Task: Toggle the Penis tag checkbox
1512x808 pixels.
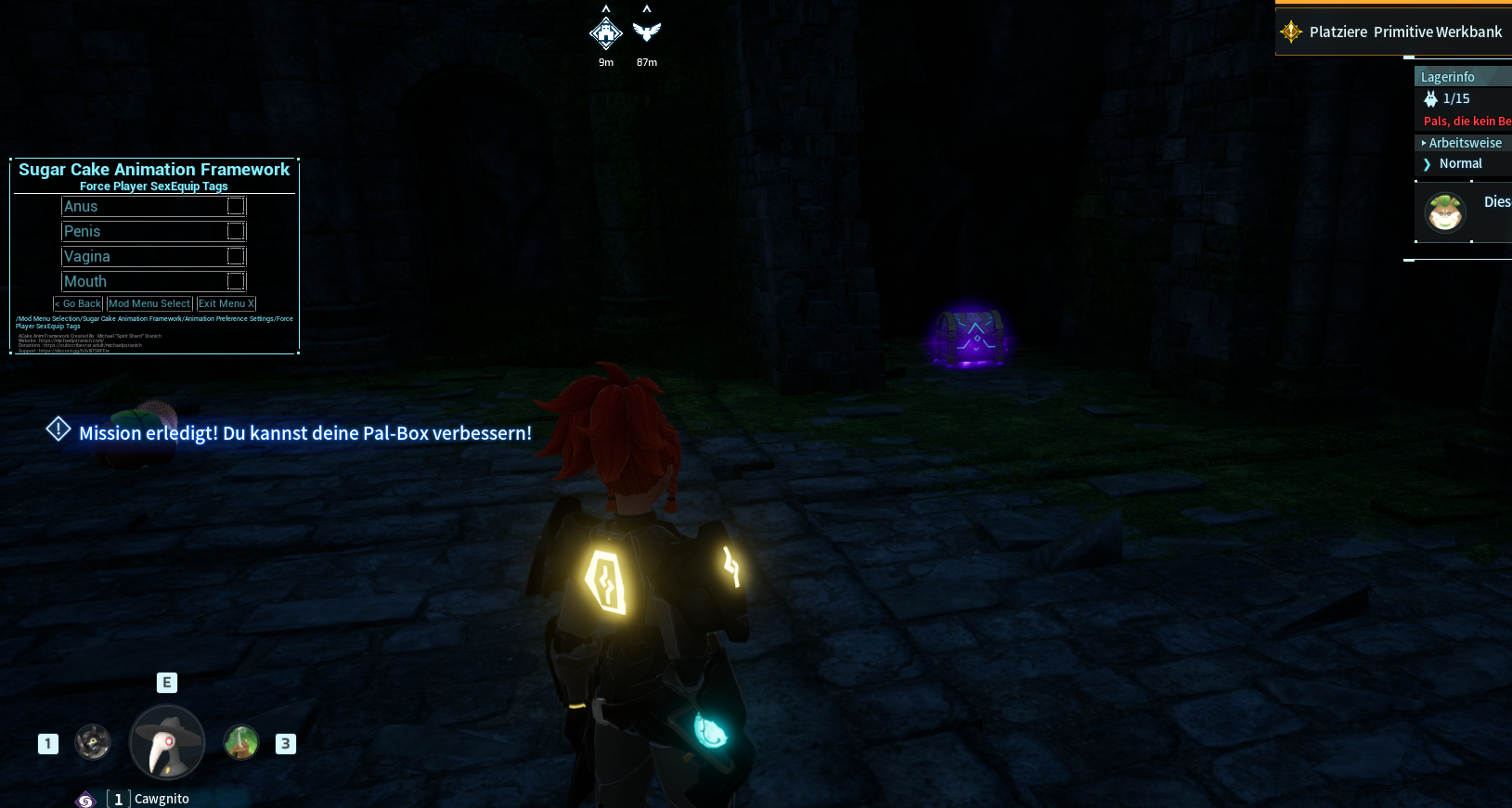Action: coord(237,231)
